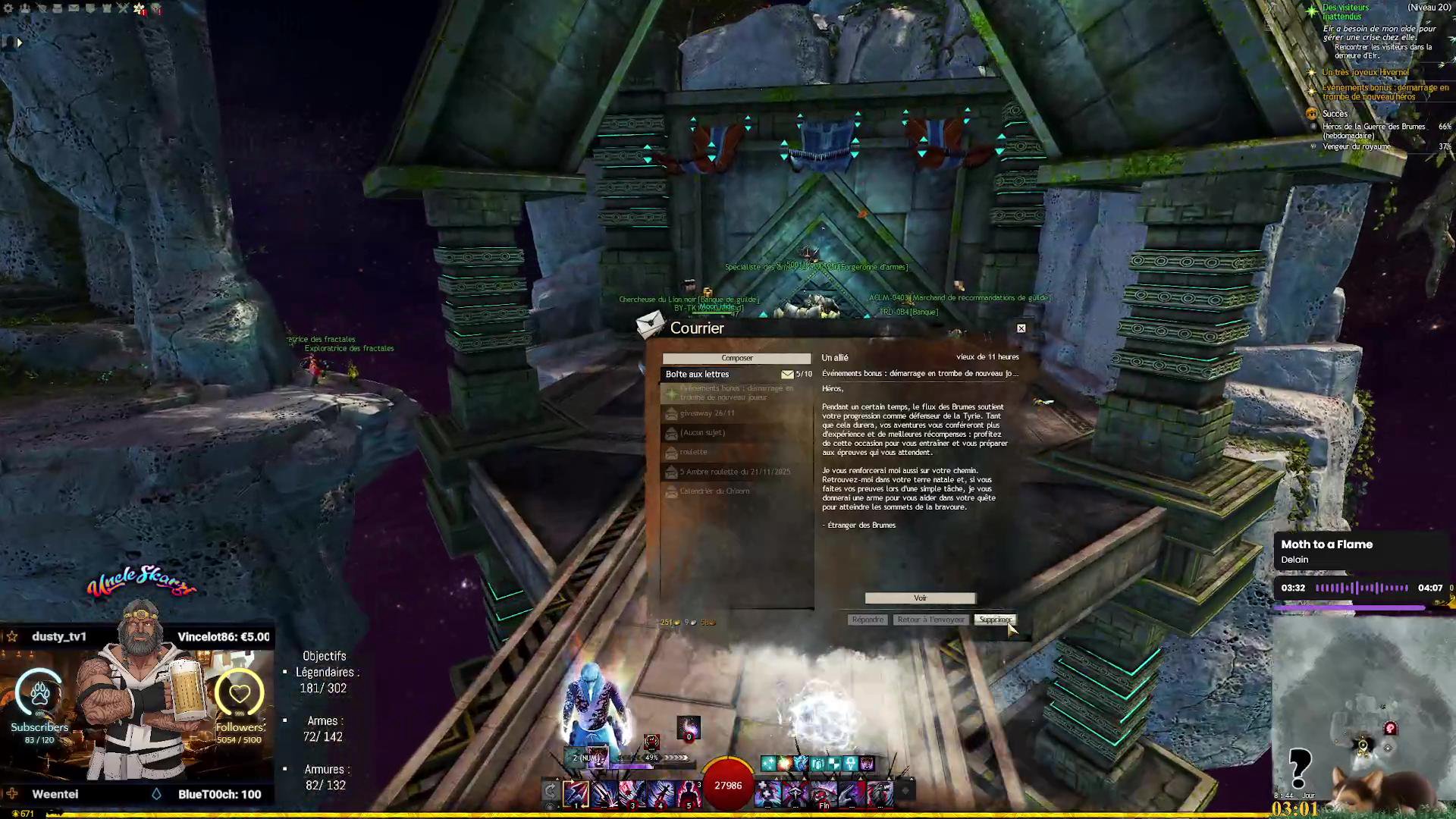1456x819 pixels.
Task: Open the 'Calendrier du Qirorn' mail
Action: (x=714, y=491)
